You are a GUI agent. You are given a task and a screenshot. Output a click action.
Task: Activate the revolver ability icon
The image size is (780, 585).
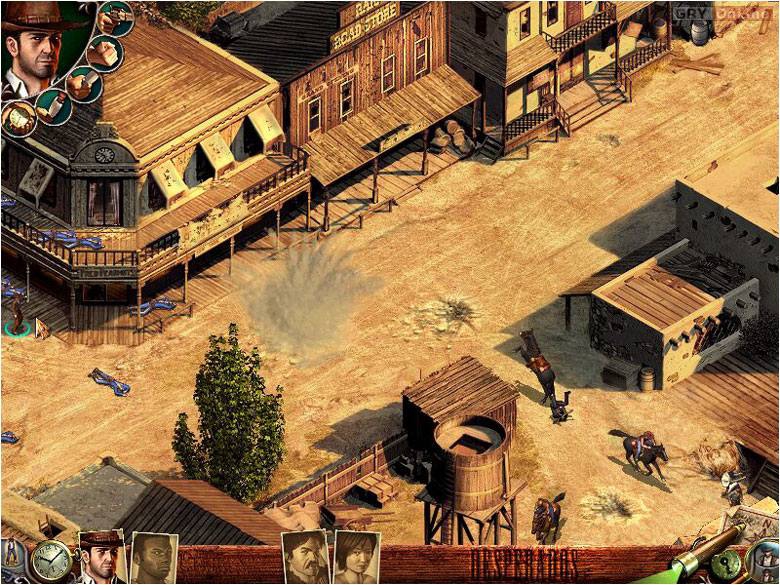(x=116, y=18)
